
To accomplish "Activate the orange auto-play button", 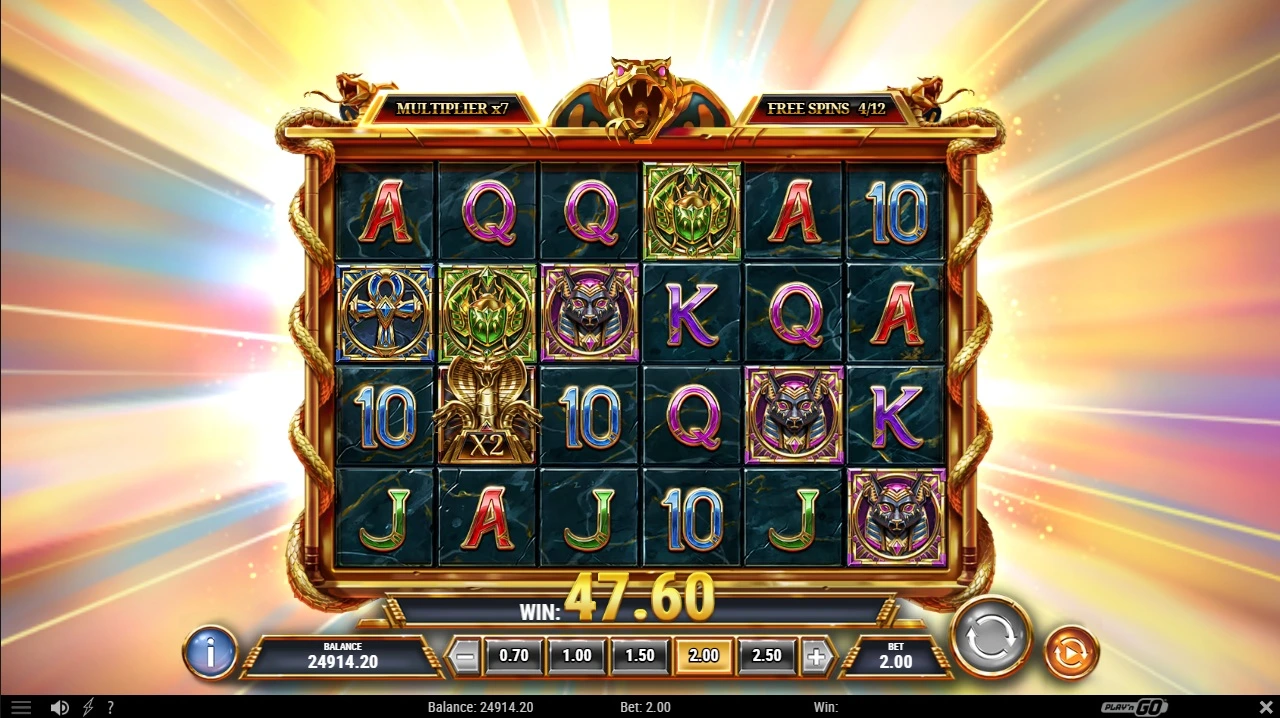I will click(1071, 653).
